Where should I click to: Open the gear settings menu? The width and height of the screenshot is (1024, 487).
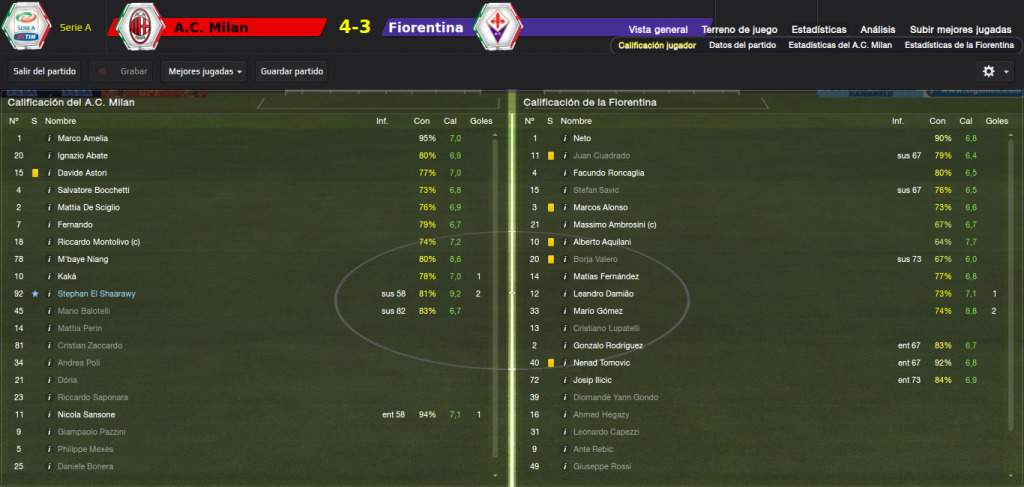(x=996, y=72)
